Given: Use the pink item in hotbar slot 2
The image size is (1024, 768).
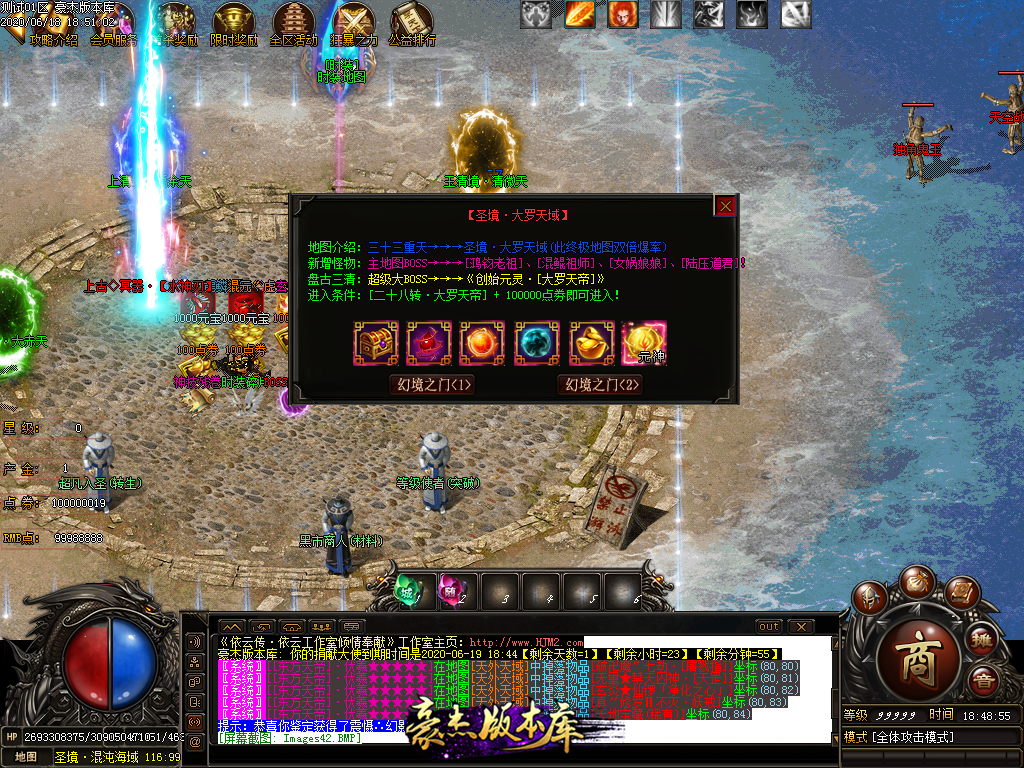Looking at the screenshot, I should [x=453, y=590].
